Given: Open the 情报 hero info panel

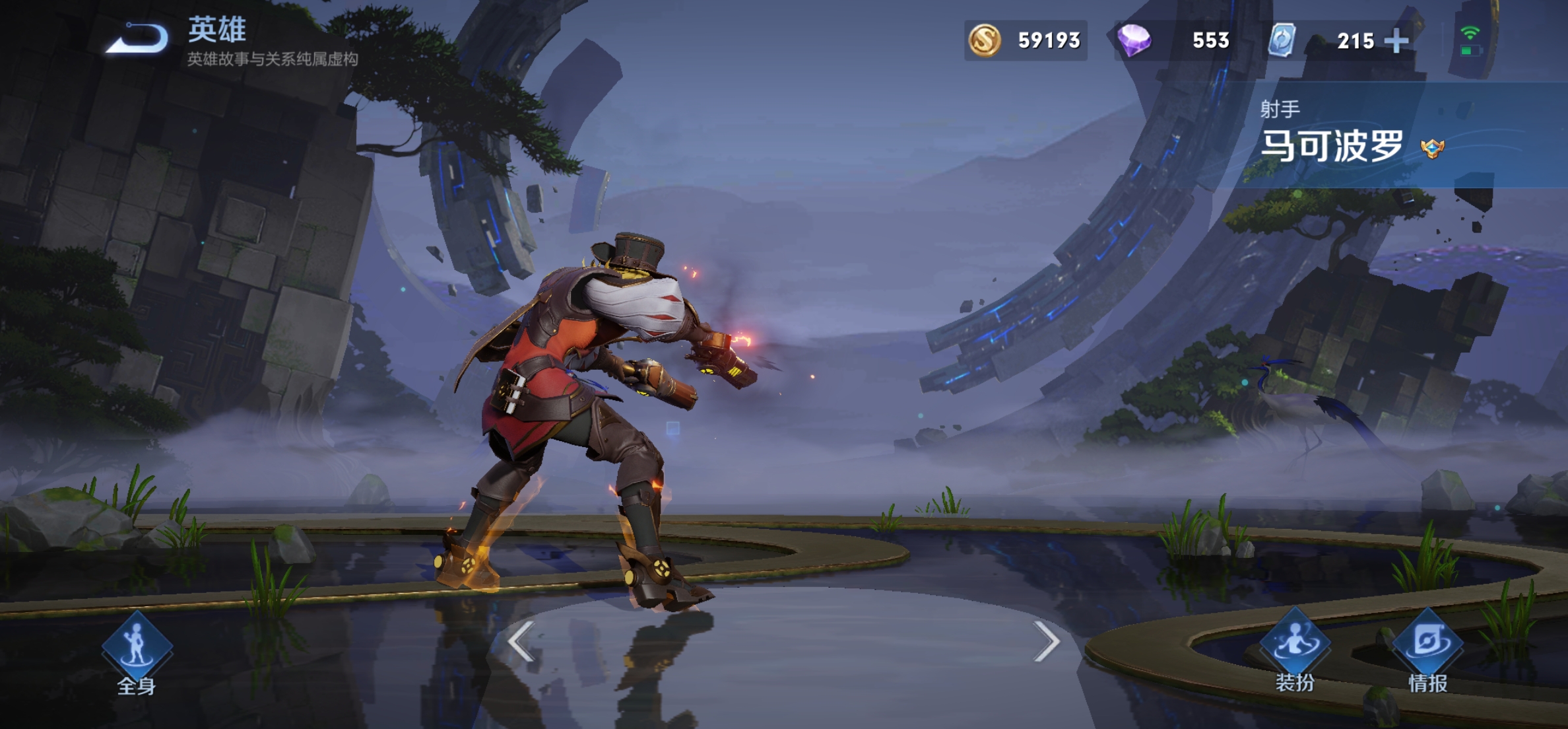Looking at the screenshot, I should point(1427,650).
